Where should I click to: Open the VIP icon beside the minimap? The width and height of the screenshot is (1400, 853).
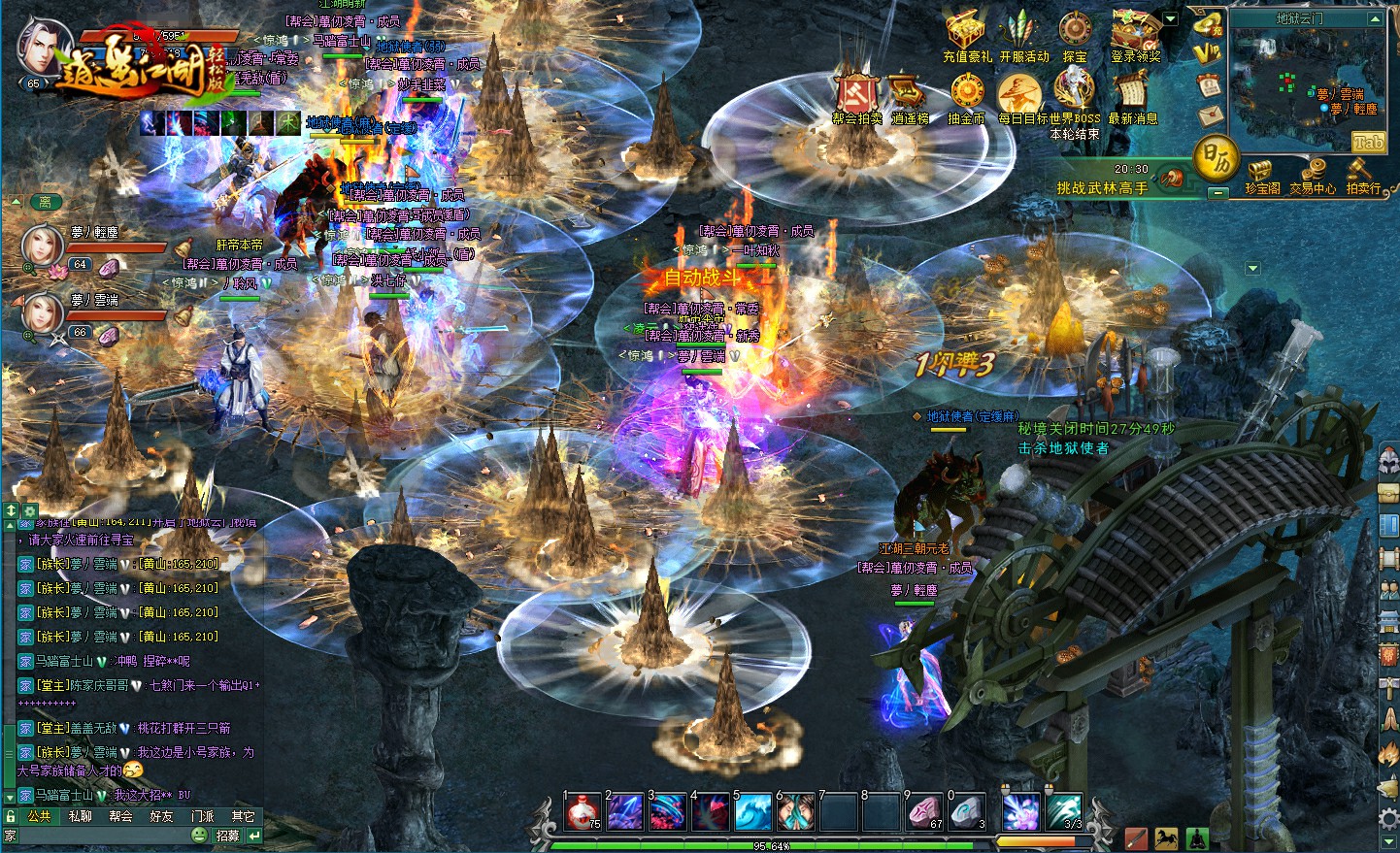coord(1208,52)
